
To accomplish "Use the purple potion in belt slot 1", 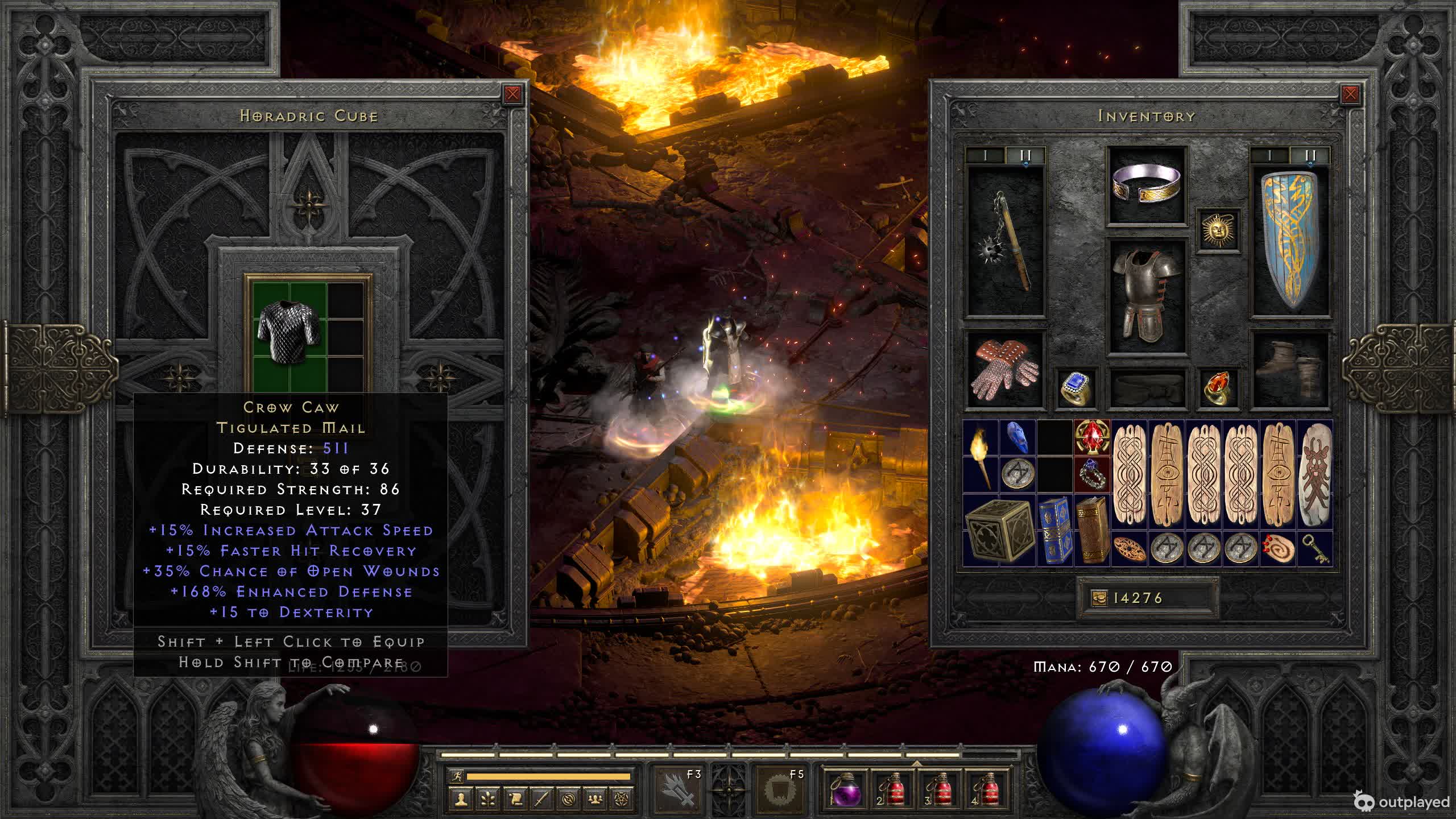I will tap(845, 790).
